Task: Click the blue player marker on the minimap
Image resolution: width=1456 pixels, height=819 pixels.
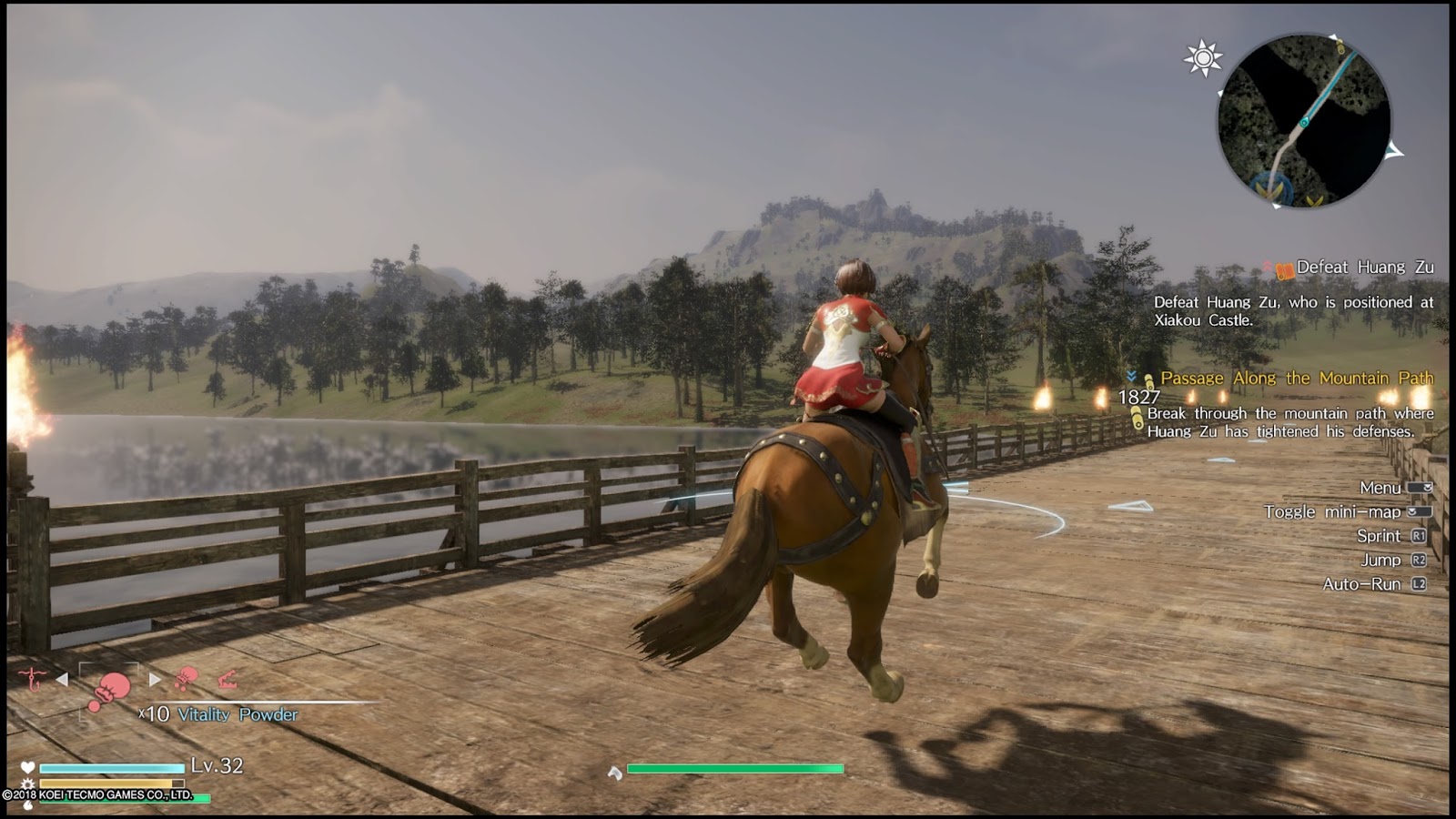Action: pos(1304,122)
